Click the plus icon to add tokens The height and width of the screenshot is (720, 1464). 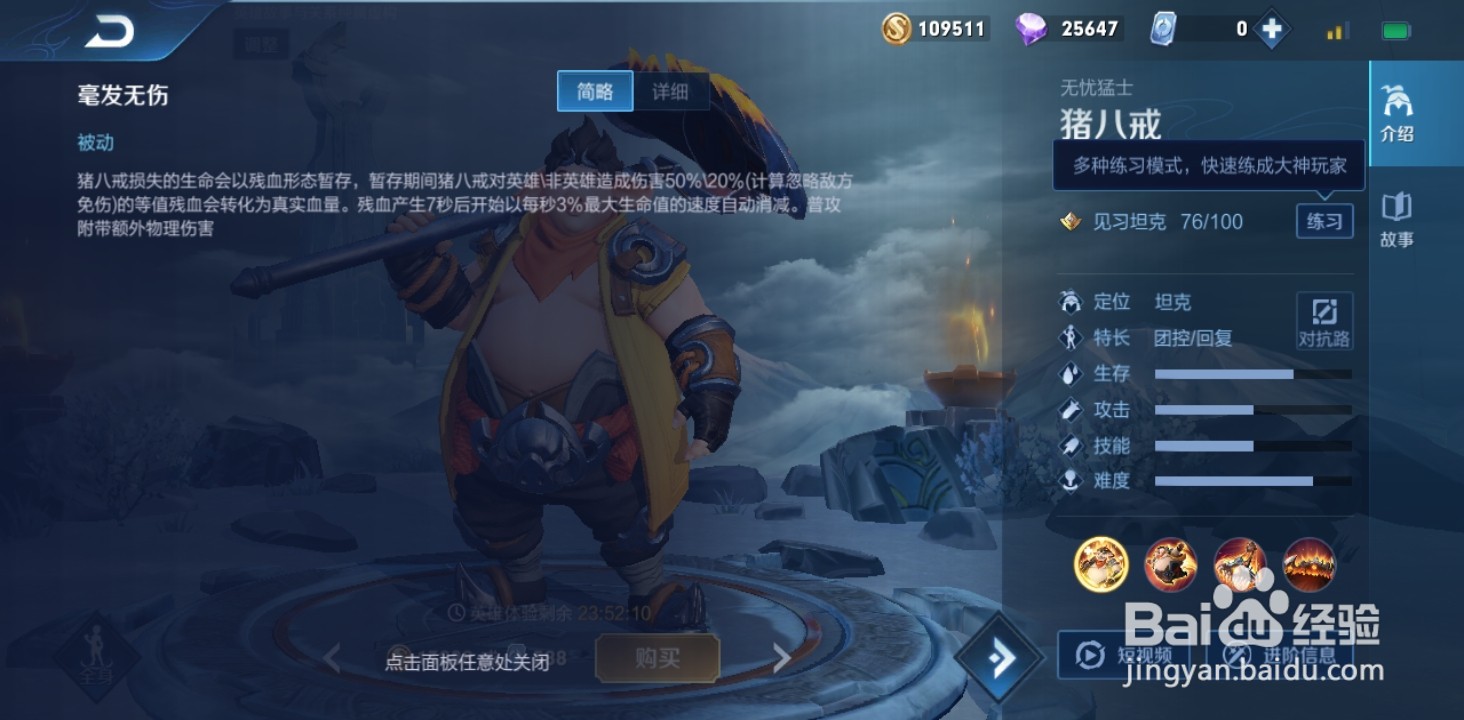(x=1270, y=28)
